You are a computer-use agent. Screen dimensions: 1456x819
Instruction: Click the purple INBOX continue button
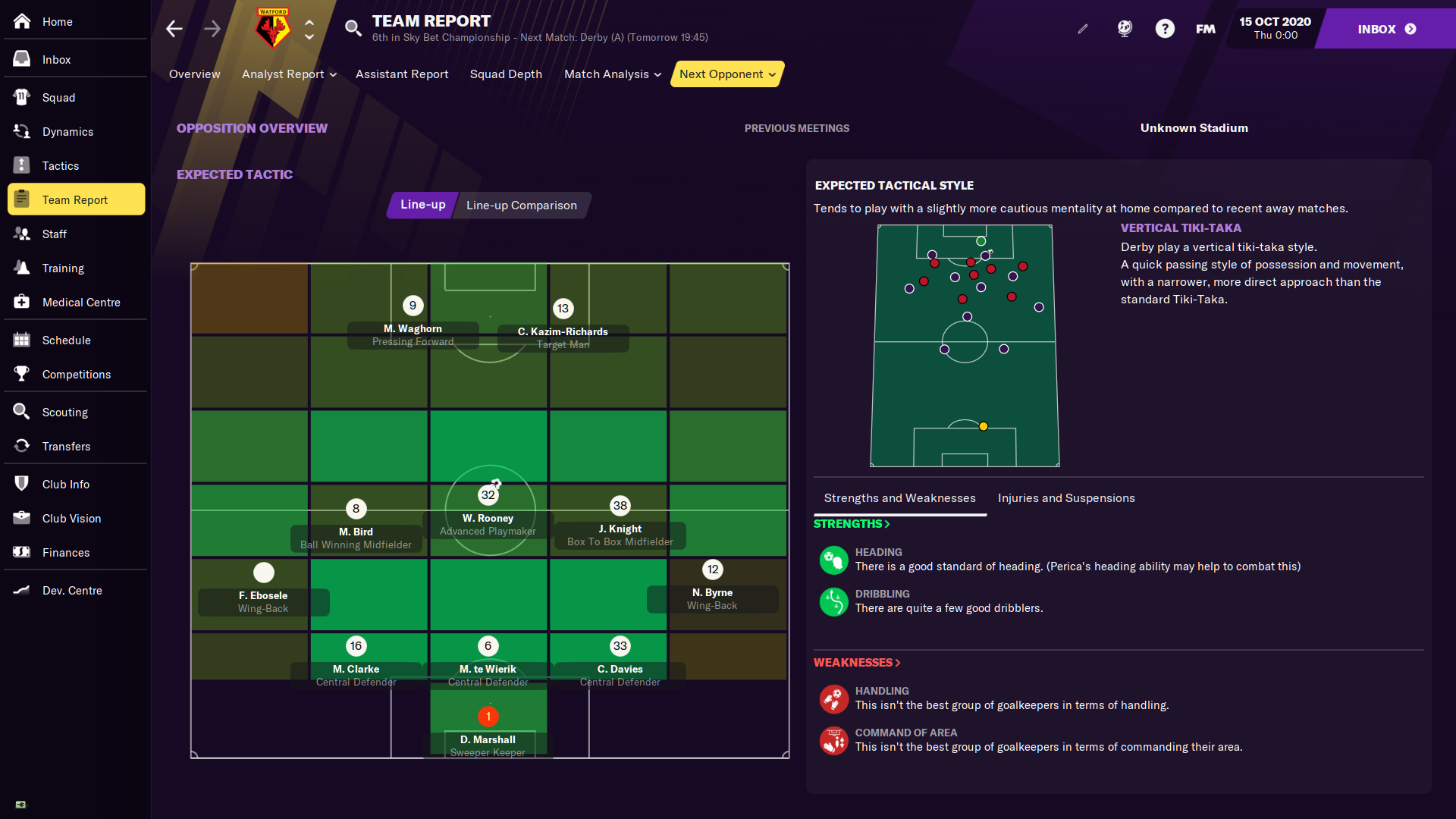pyautogui.click(x=1385, y=29)
